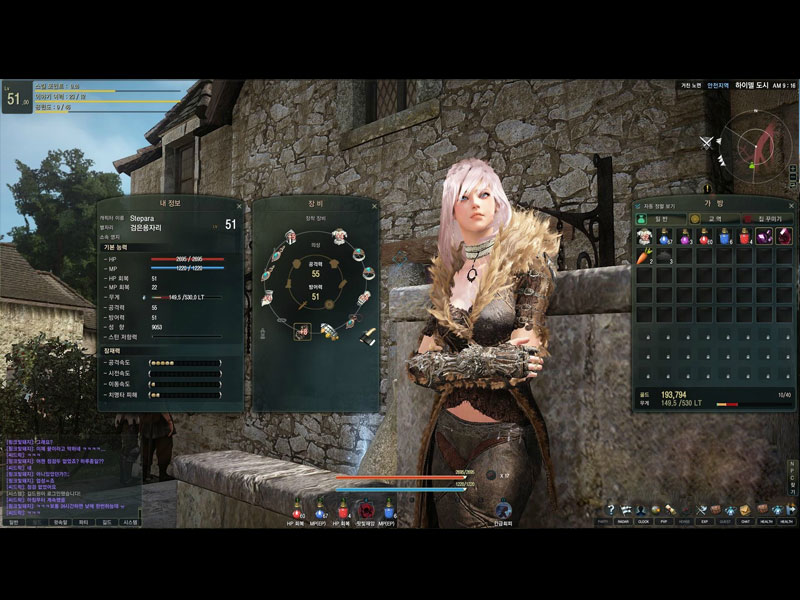
Task: Select the purple crystal item in the bag
Action: [764, 237]
